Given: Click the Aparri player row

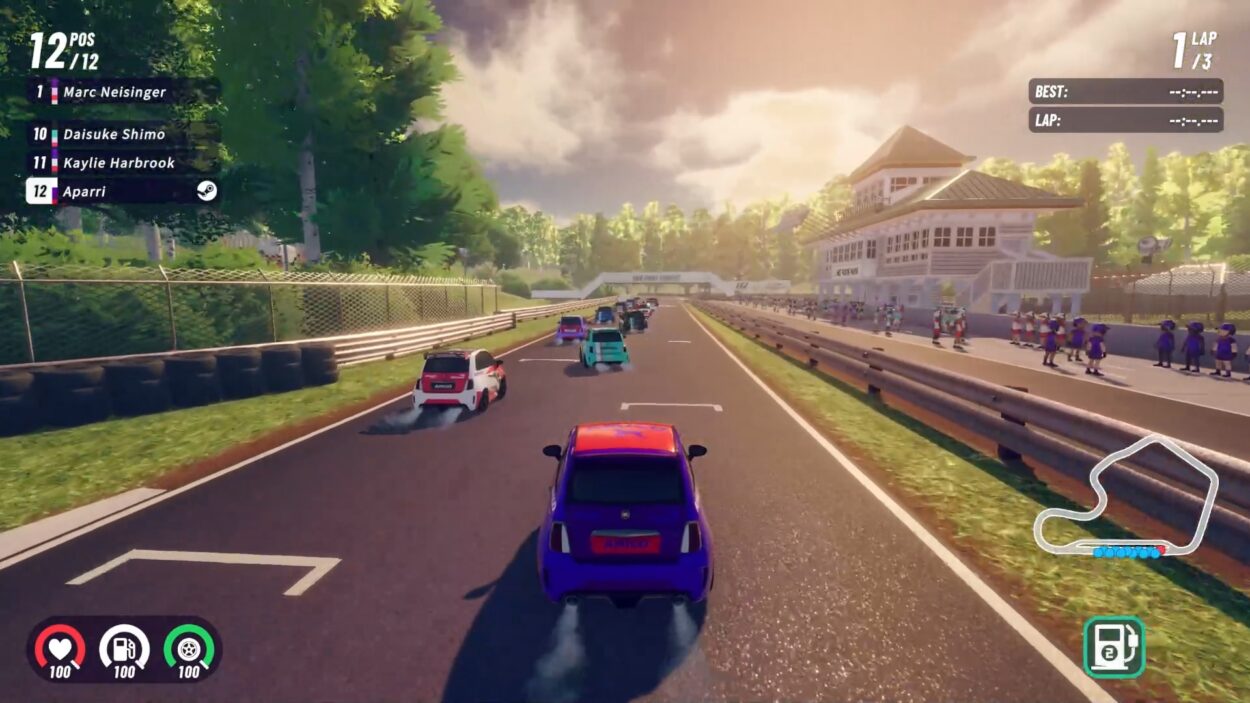Looking at the screenshot, I should 120,190.
